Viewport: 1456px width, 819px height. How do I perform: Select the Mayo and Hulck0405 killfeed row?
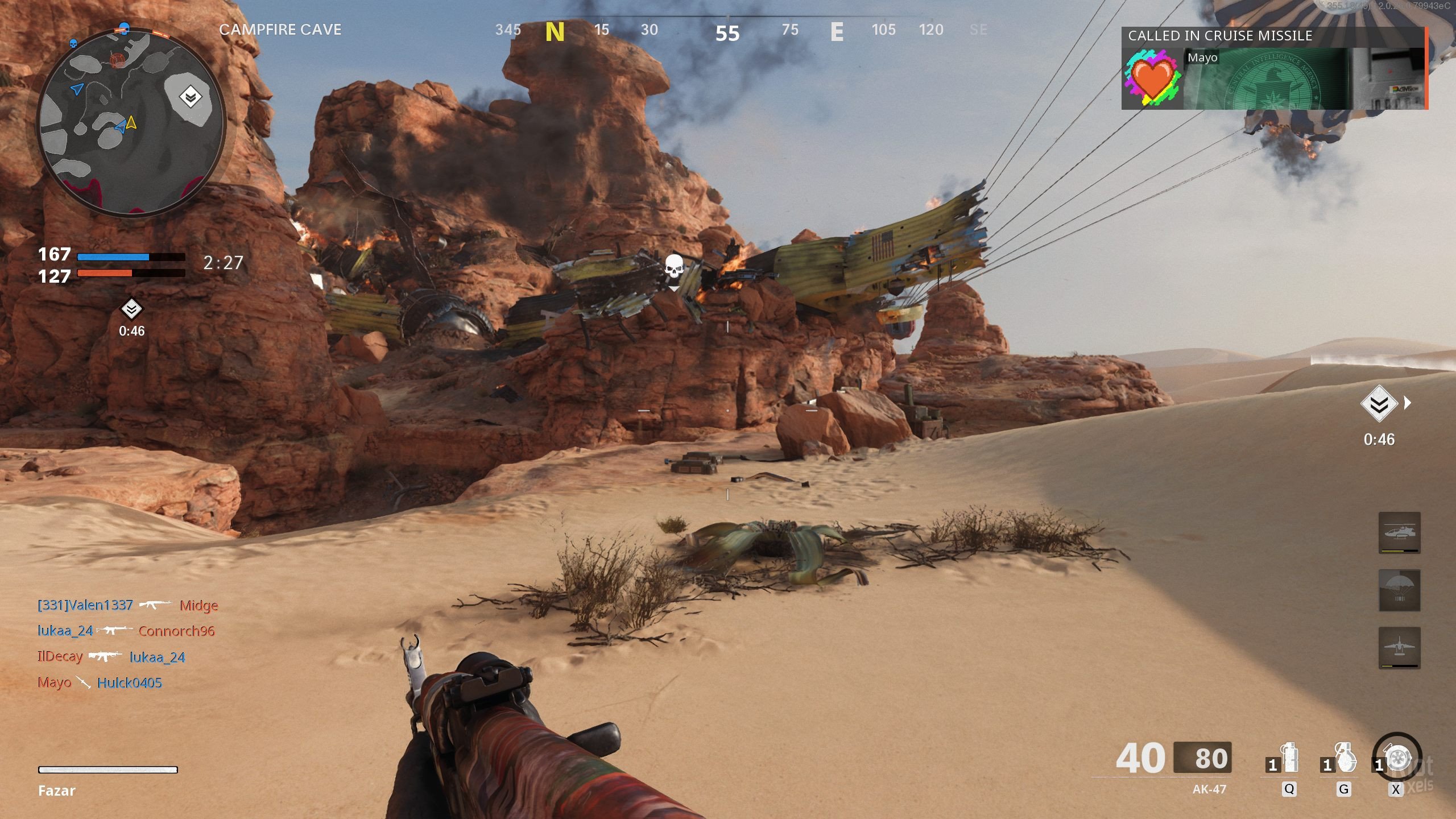pyautogui.click(x=100, y=682)
